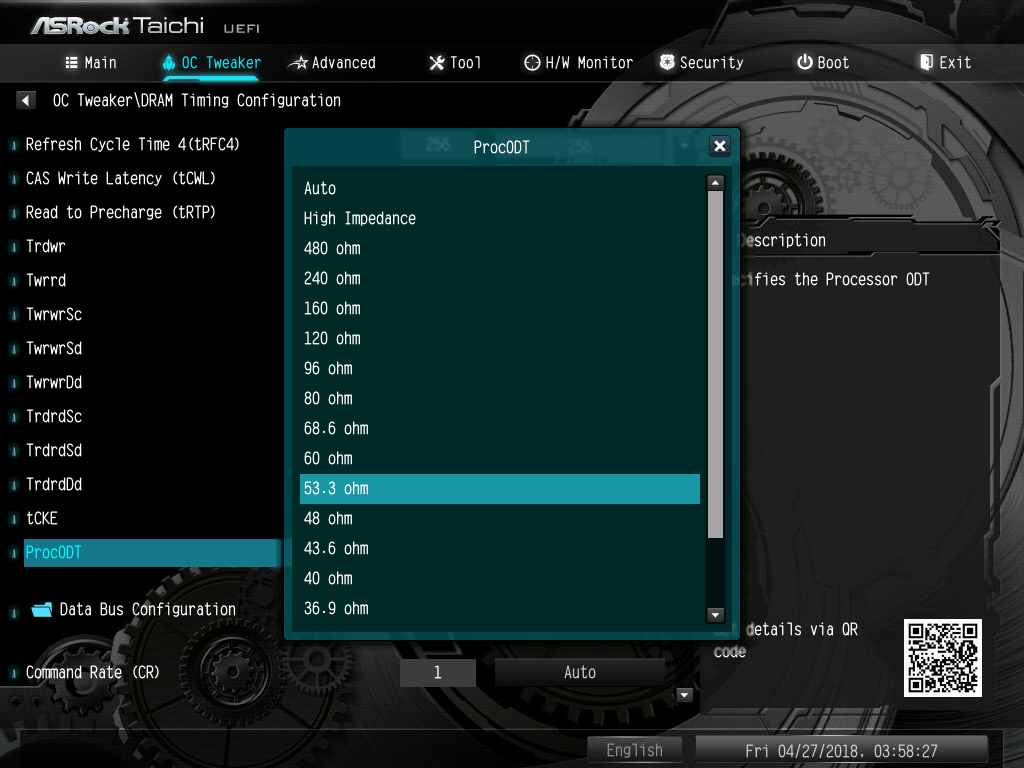Image resolution: width=1024 pixels, height=768 pixels.
Task: Switch to the Main tab
Action: (91, 63)
